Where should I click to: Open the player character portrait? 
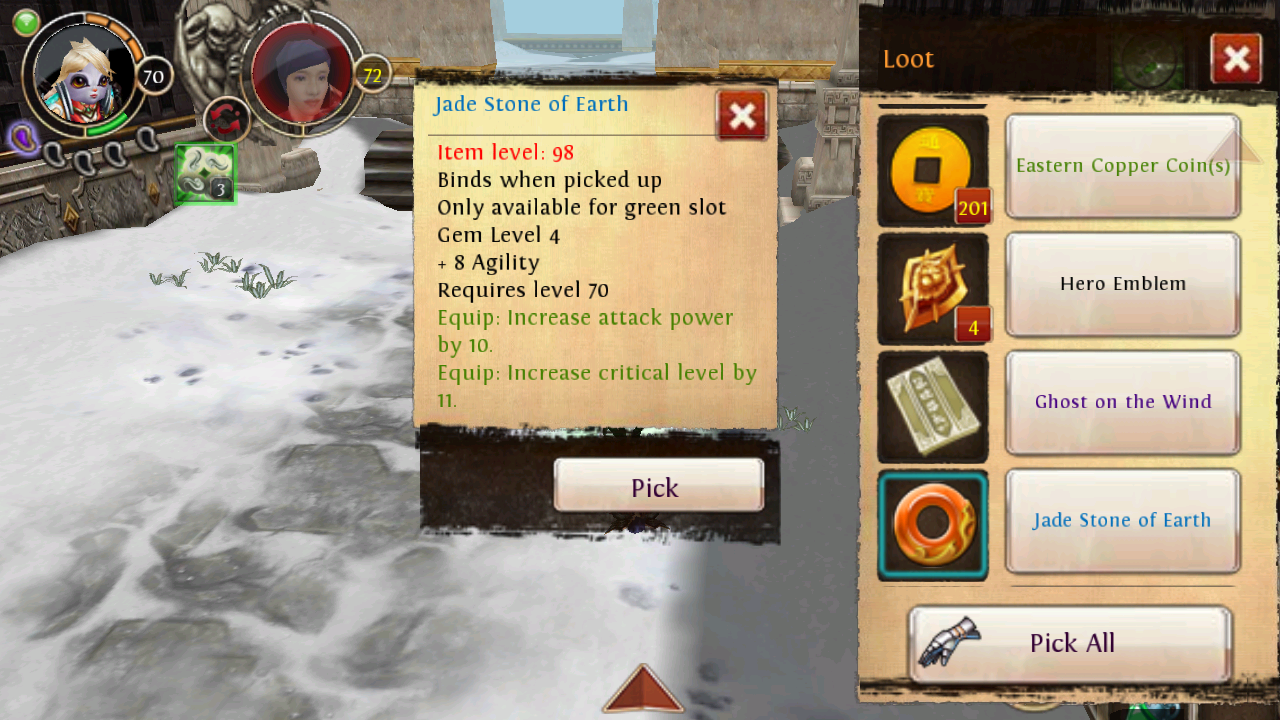84,74
